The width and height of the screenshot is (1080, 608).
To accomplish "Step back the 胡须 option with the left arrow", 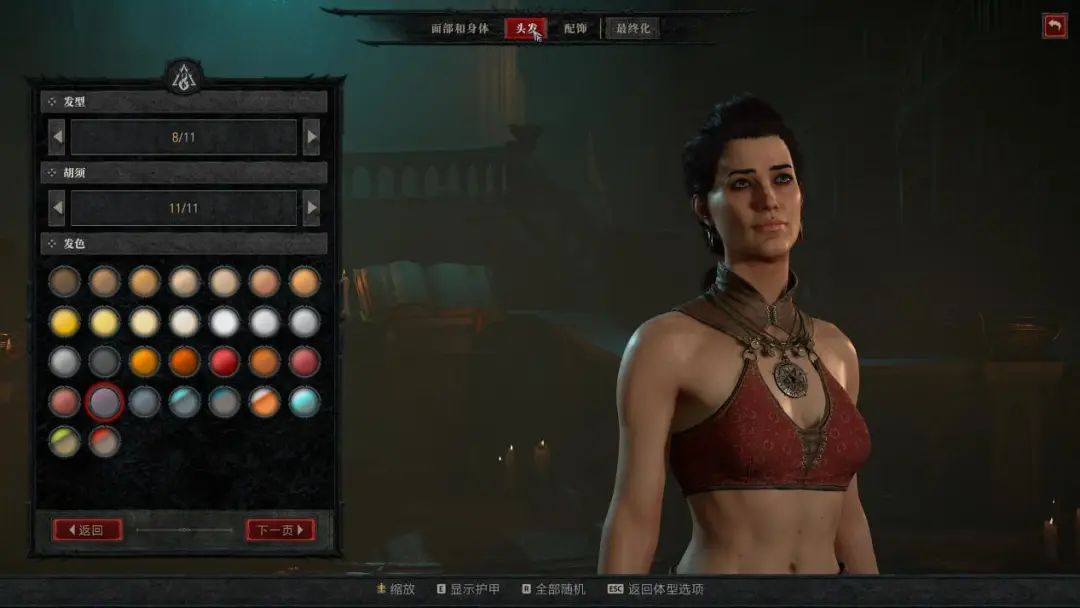I will tap(57, 208).
